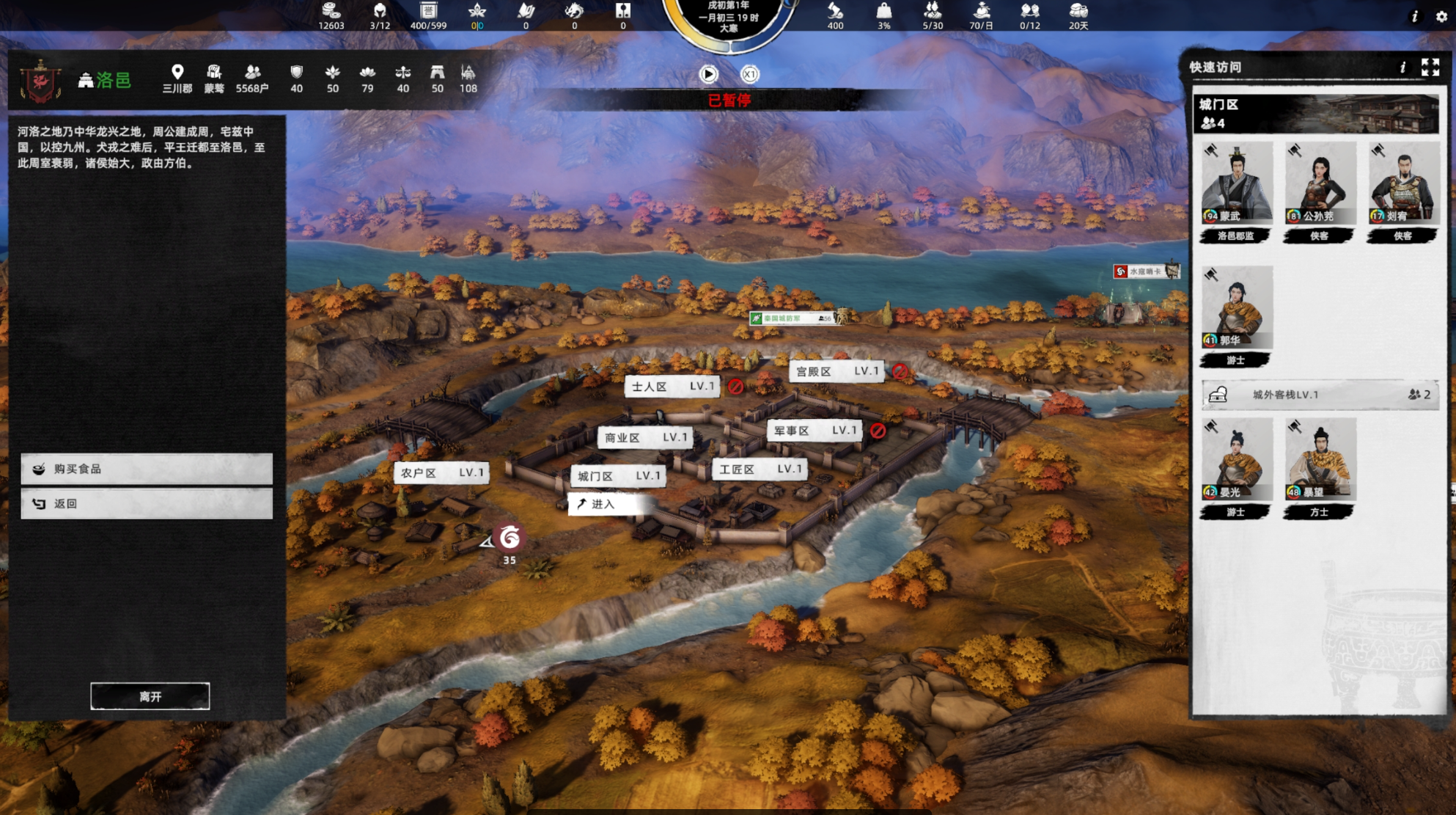Choose 郭华 wanderer portrait
Screen dimensions: 1456x815
pos(1236,308)
